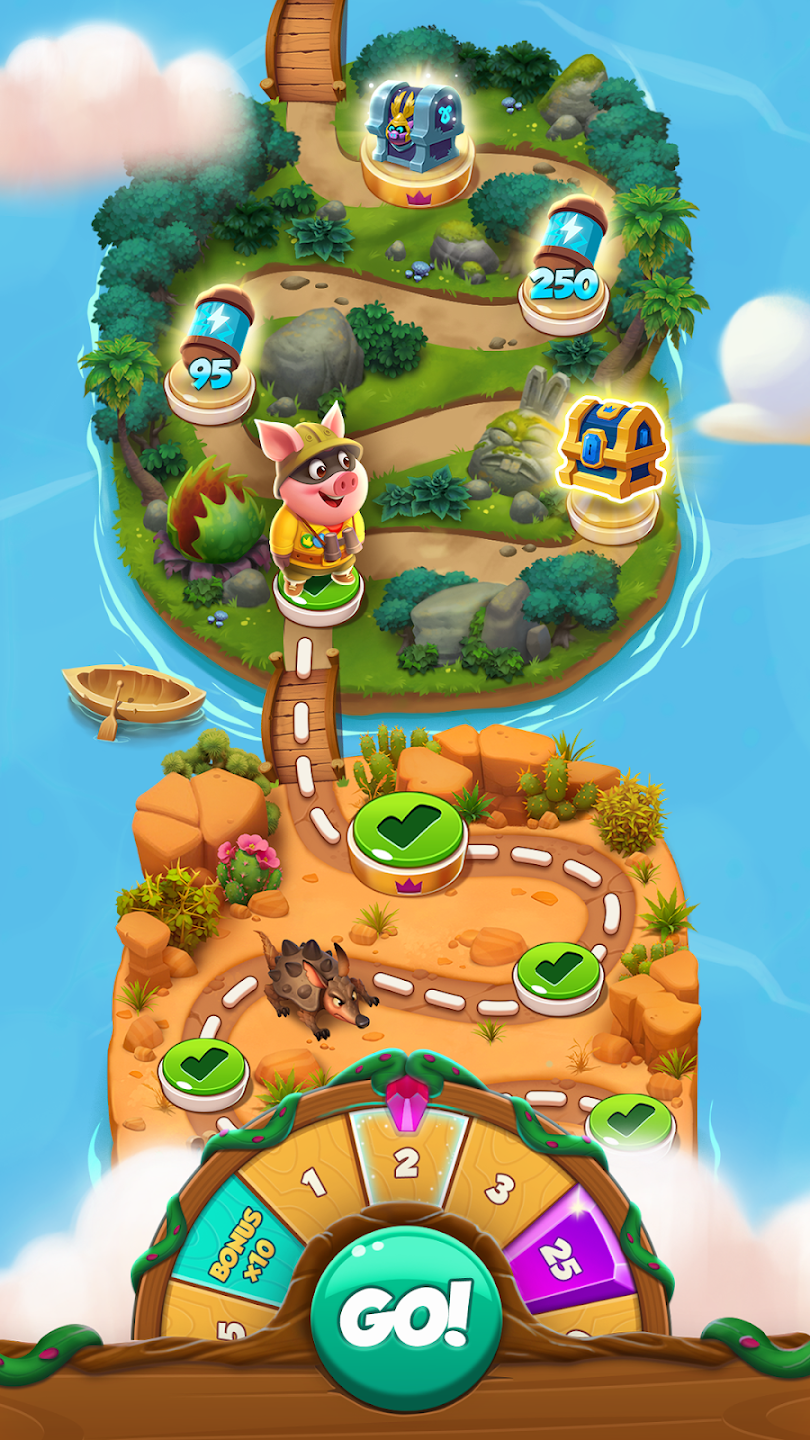Select the 95 energy reward node
Screen dimensions: 810x1440
212,354
